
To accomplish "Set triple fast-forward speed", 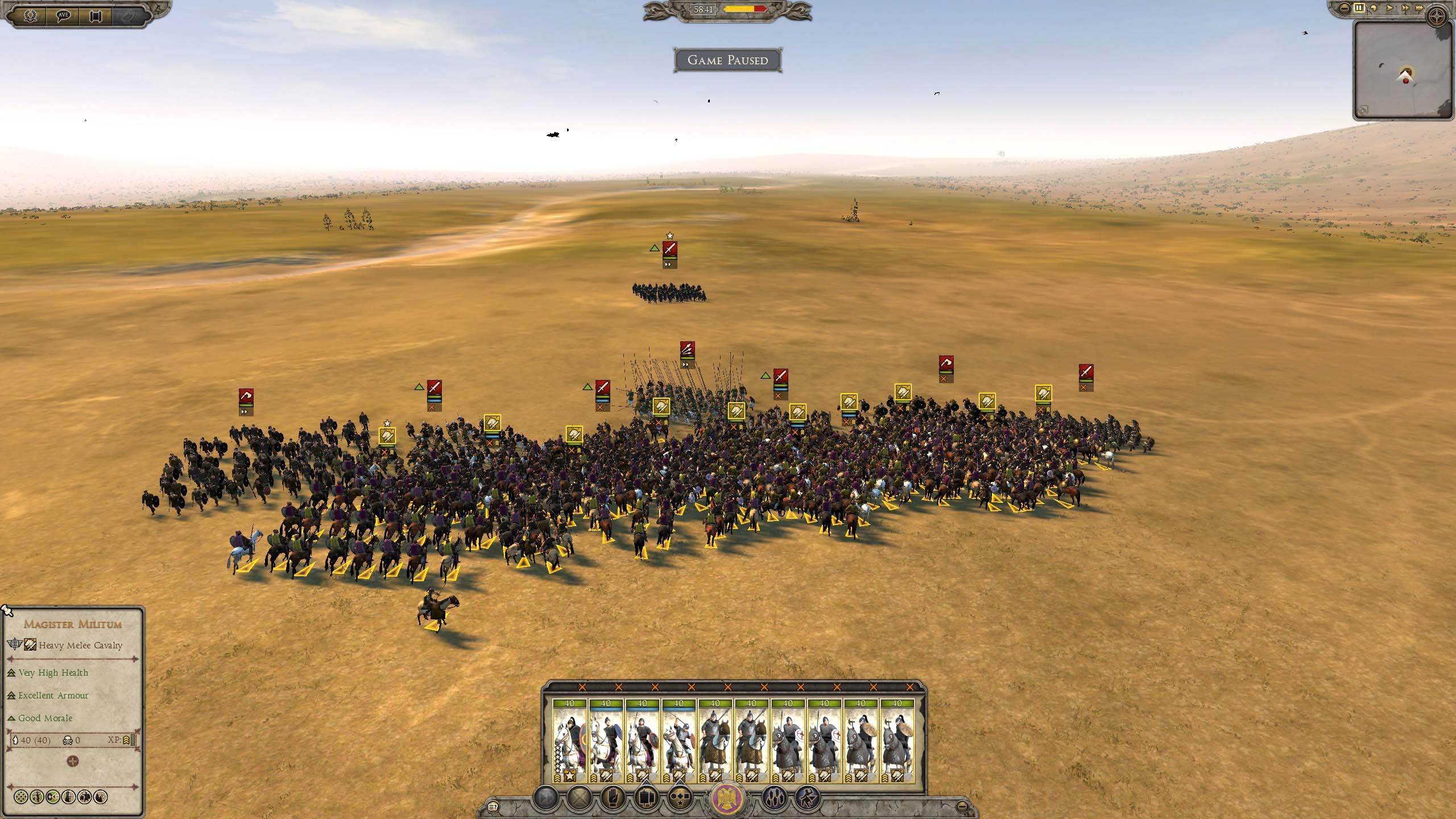I will (x=1420, y=8).
